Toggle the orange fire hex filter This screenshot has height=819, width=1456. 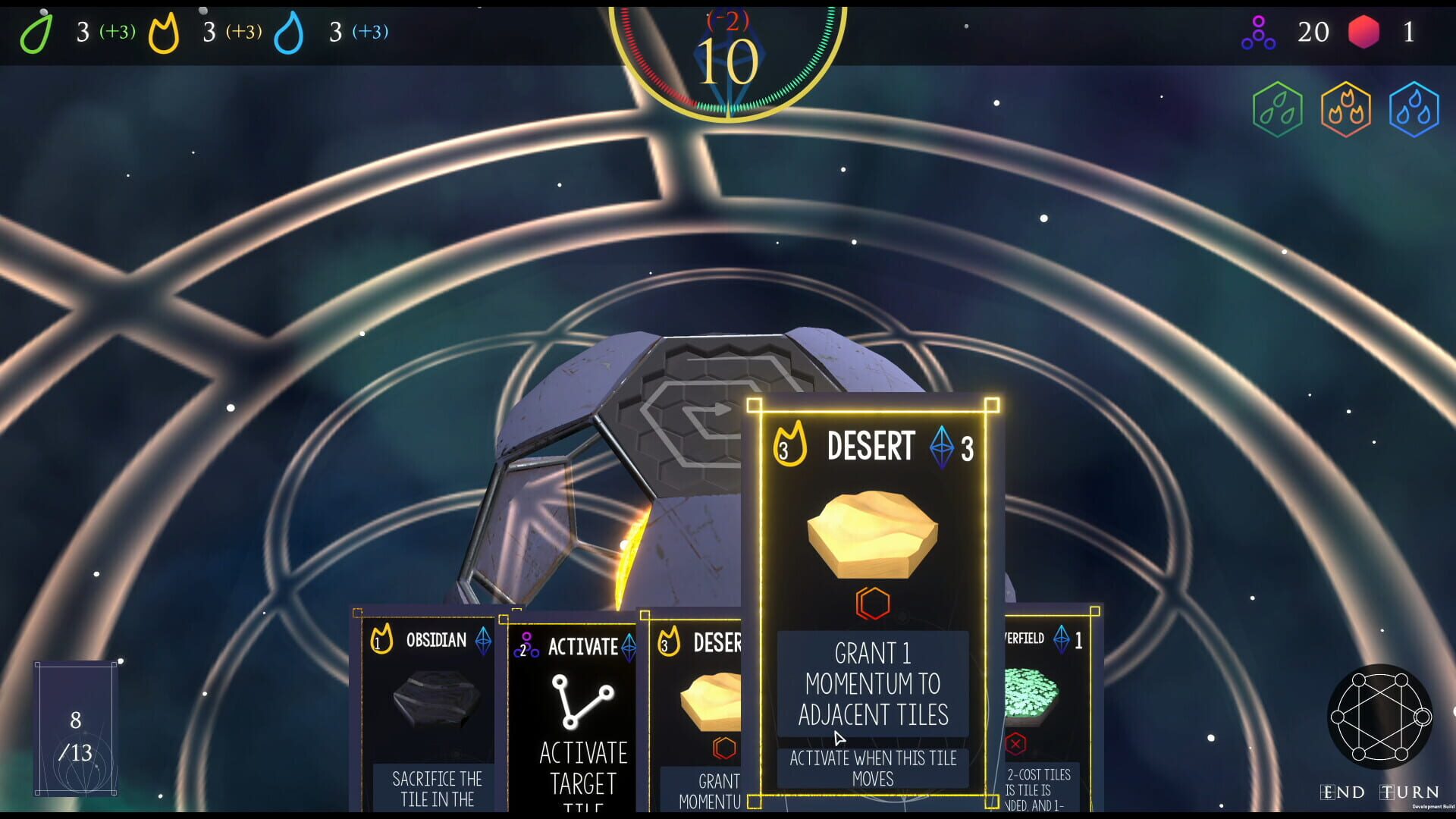(x=1346, y=108)
